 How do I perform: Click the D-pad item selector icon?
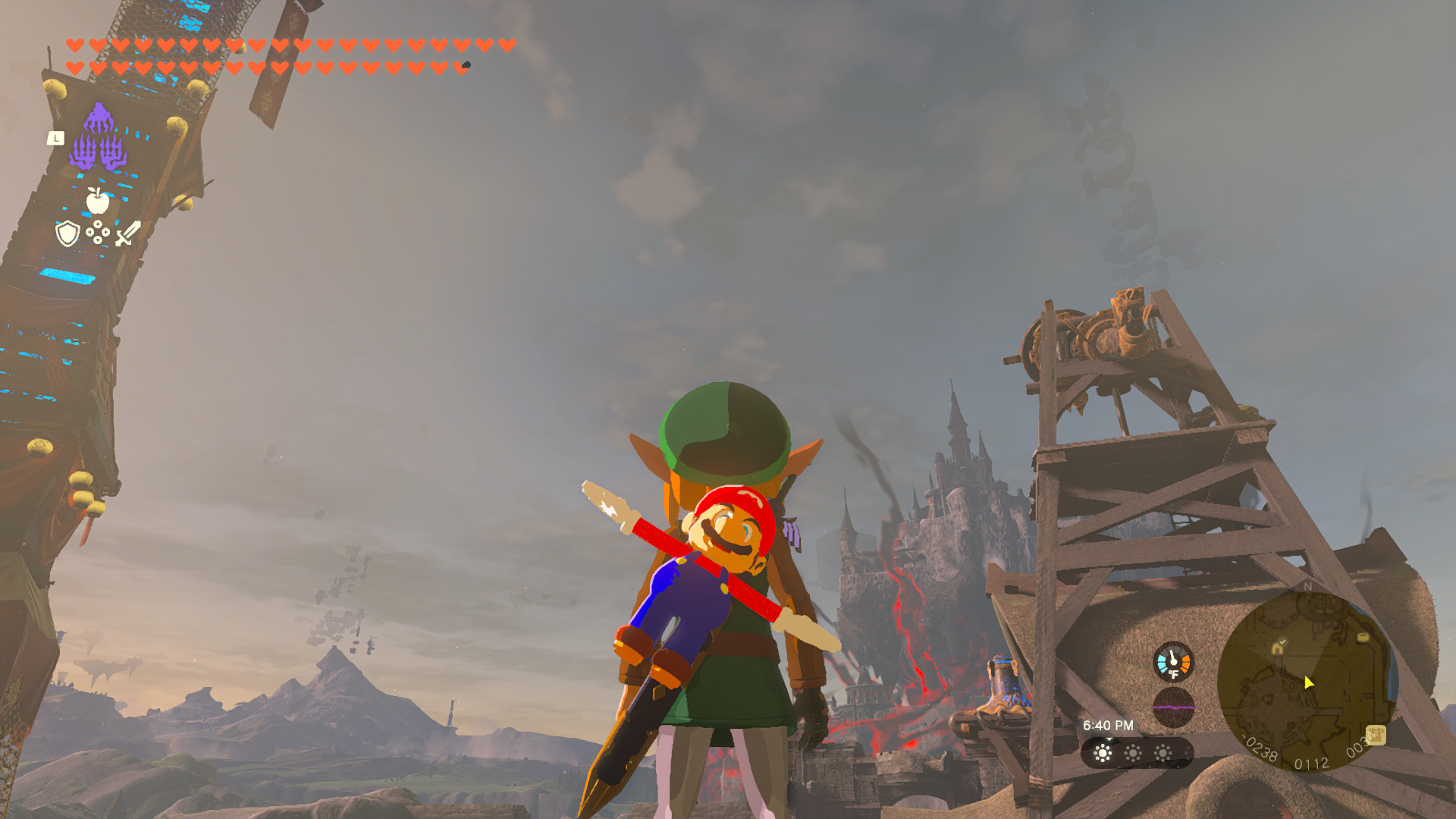[99, 233]
